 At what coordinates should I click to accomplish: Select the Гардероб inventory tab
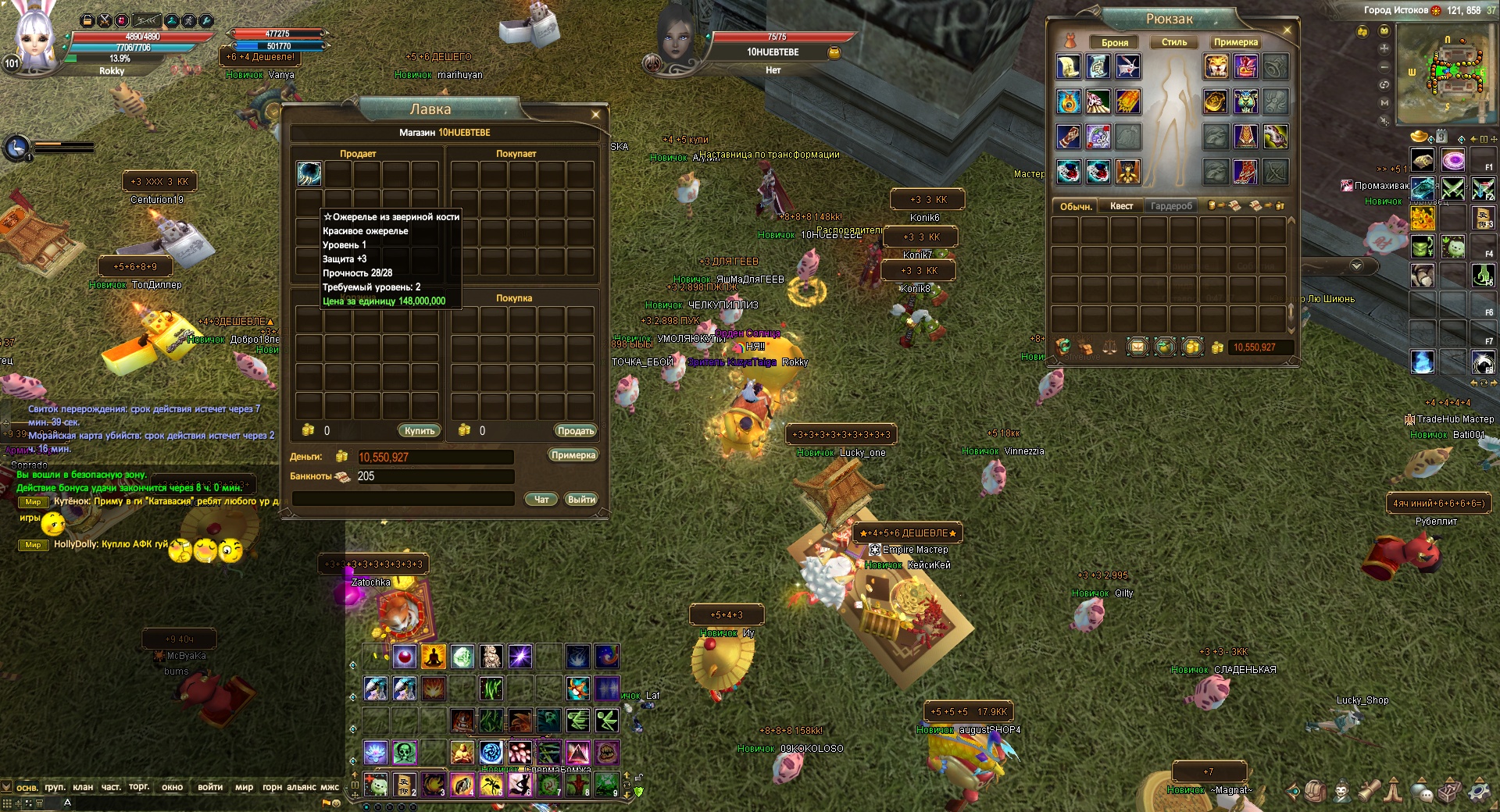pyautogui.click(x=1171, y=206)
